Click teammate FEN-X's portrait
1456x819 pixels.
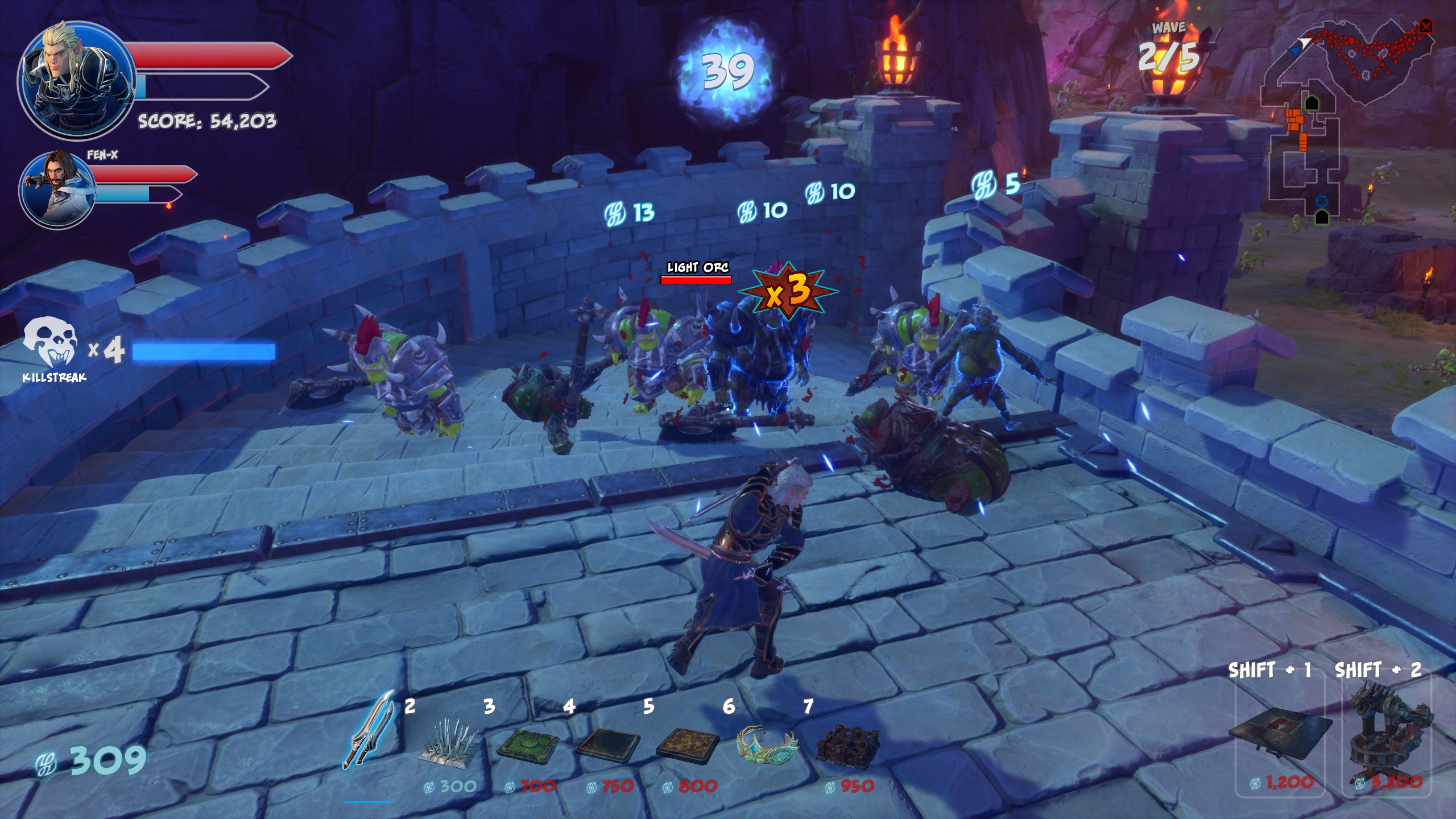(57, 187)
